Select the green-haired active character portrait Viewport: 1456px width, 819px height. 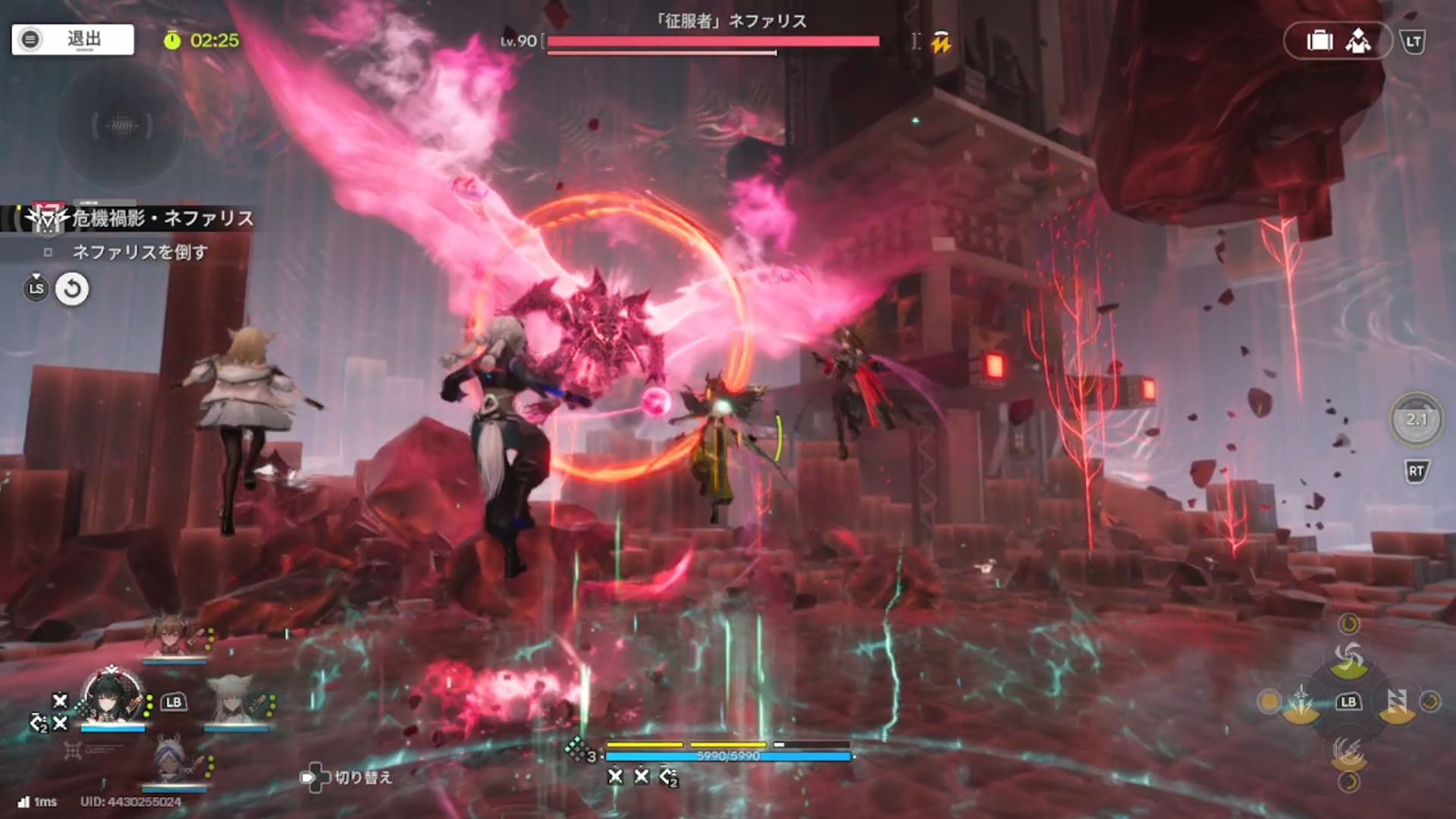[112, 696]
